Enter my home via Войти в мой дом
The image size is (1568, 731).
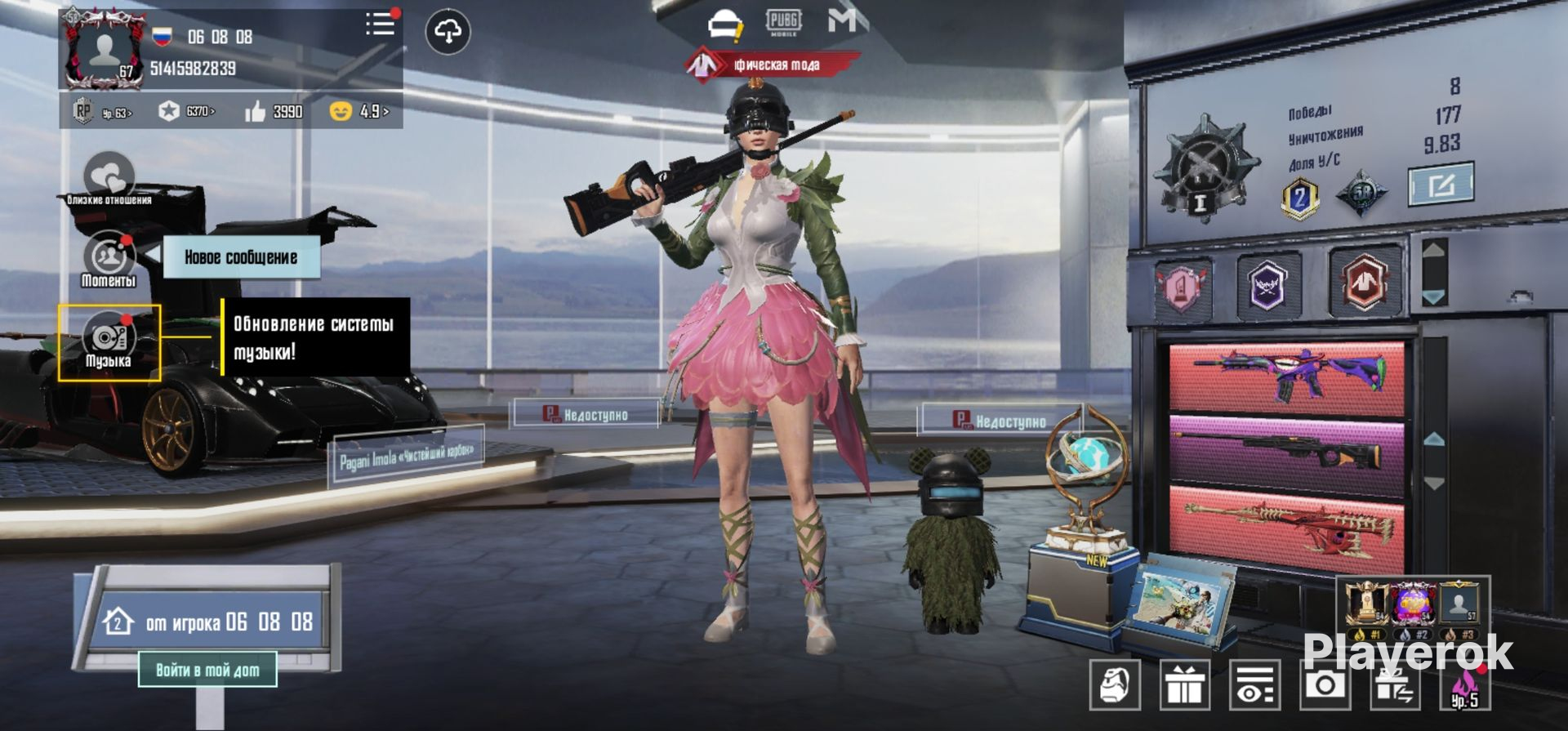(207, 670)
